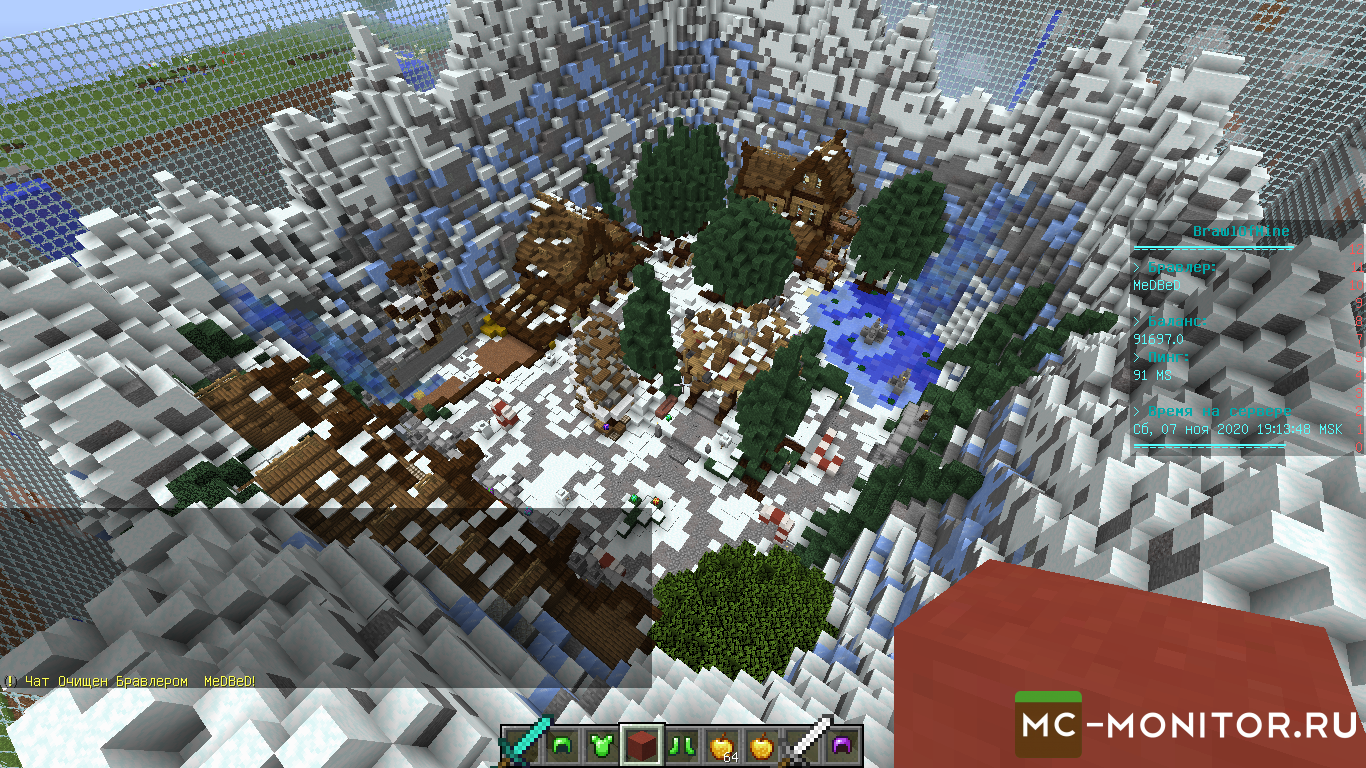Click the red block hotbar slot
The image size is (1366, 768).
pos(641,744)
